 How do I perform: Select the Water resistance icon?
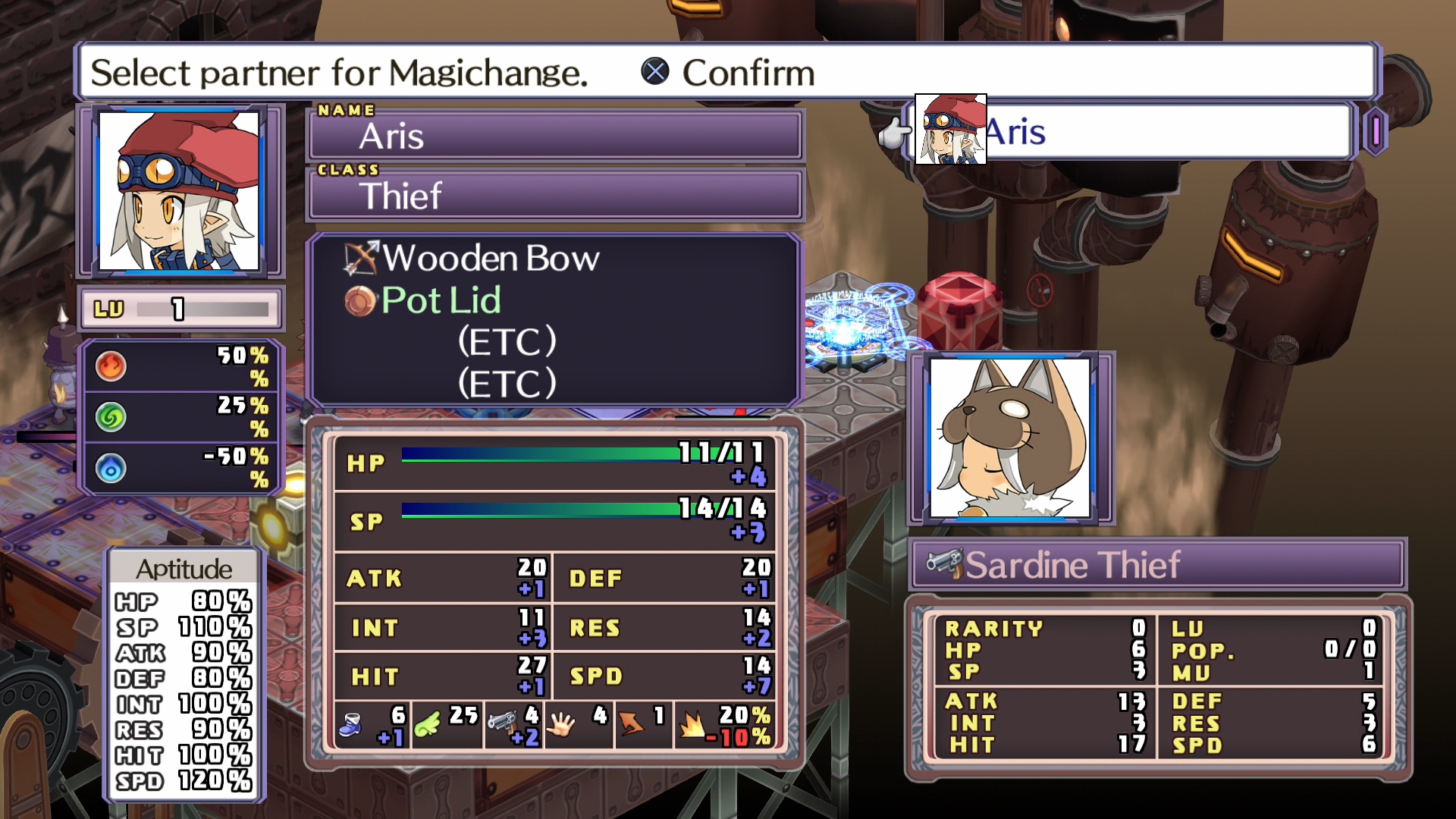click(x=111, y=468)
